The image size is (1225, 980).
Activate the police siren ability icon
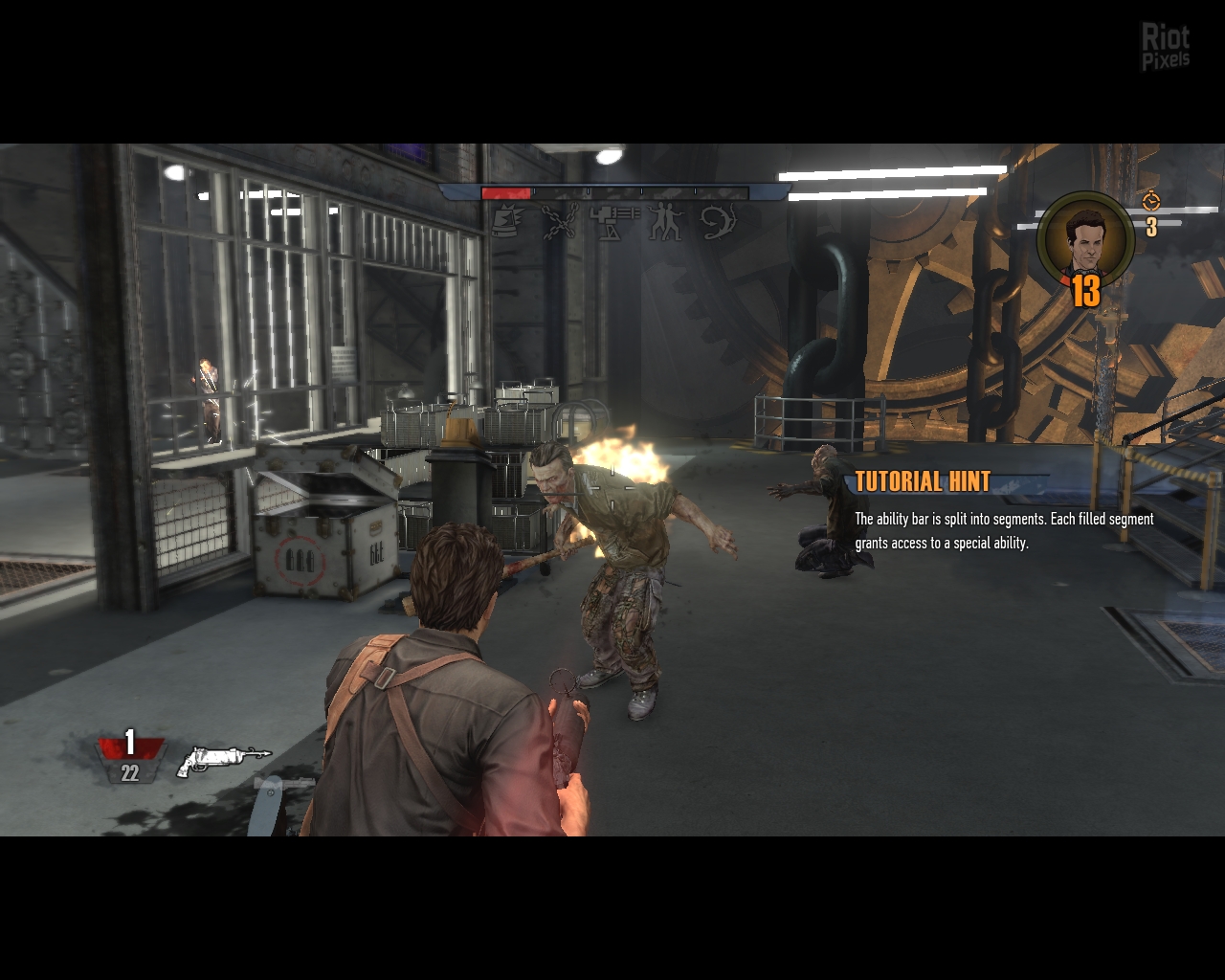(507, 222)
